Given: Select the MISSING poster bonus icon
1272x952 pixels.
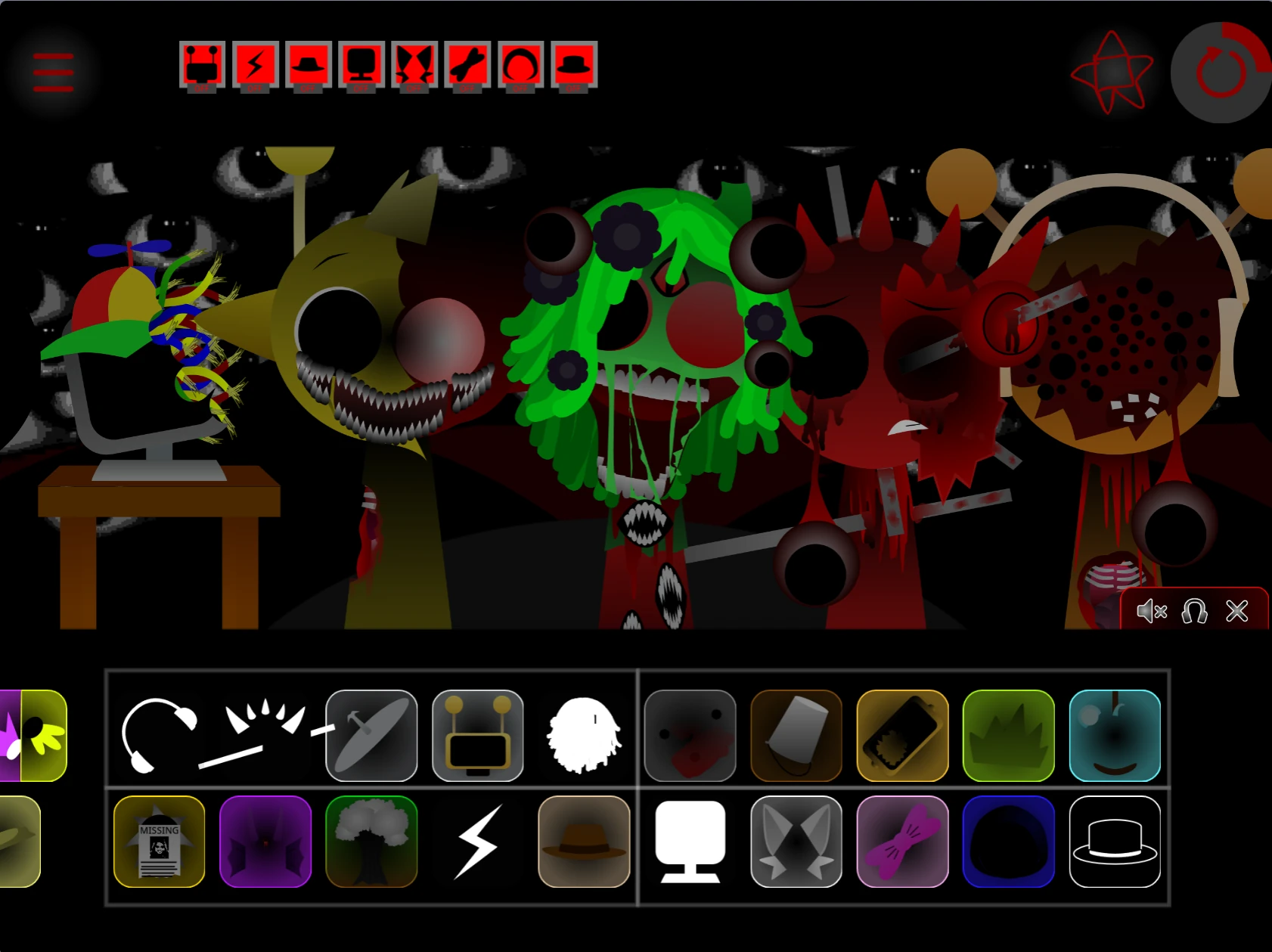Looking at the screenshot, I should [159, 842].
